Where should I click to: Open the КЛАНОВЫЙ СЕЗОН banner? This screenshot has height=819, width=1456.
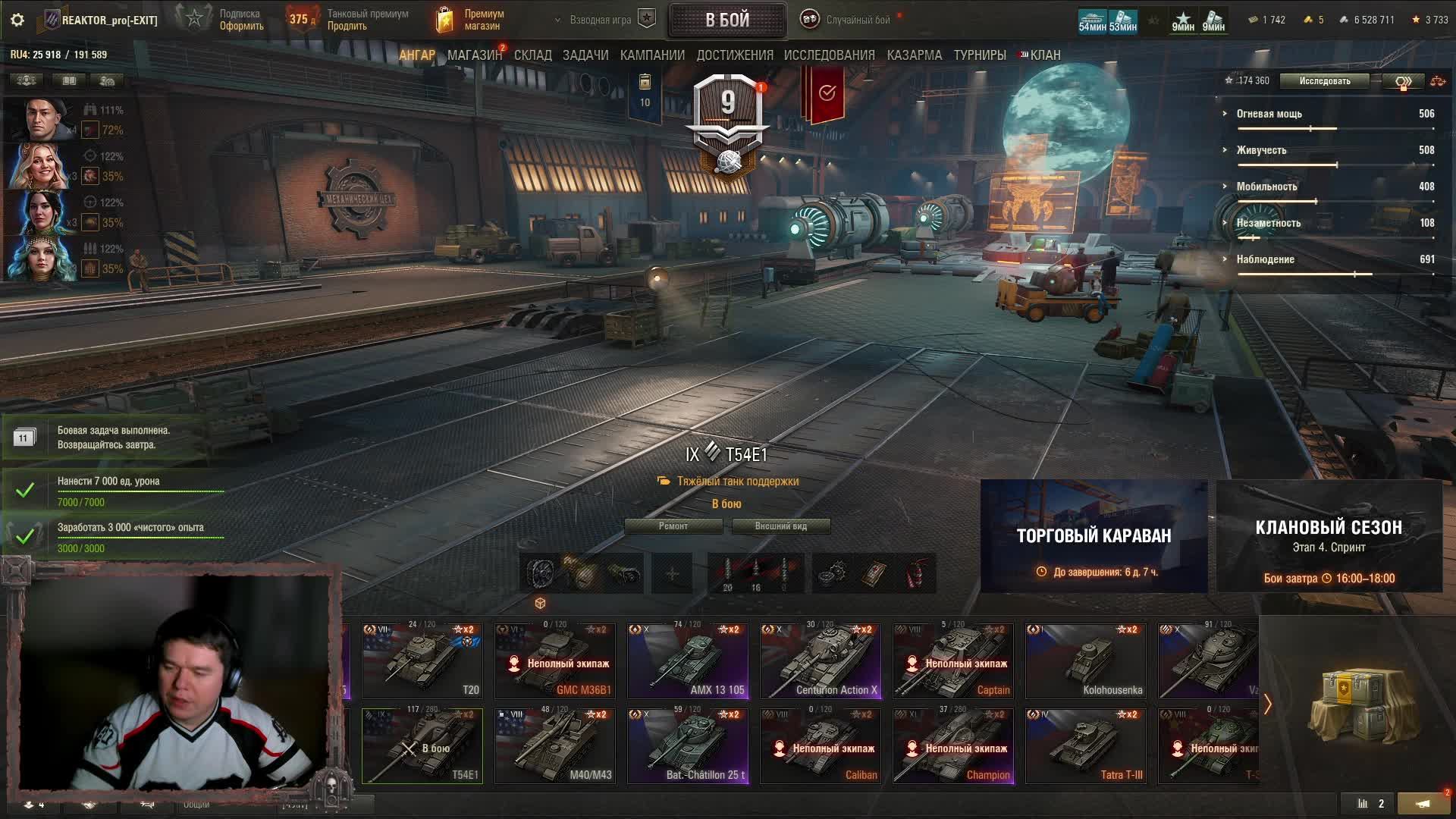(1329, 536)
